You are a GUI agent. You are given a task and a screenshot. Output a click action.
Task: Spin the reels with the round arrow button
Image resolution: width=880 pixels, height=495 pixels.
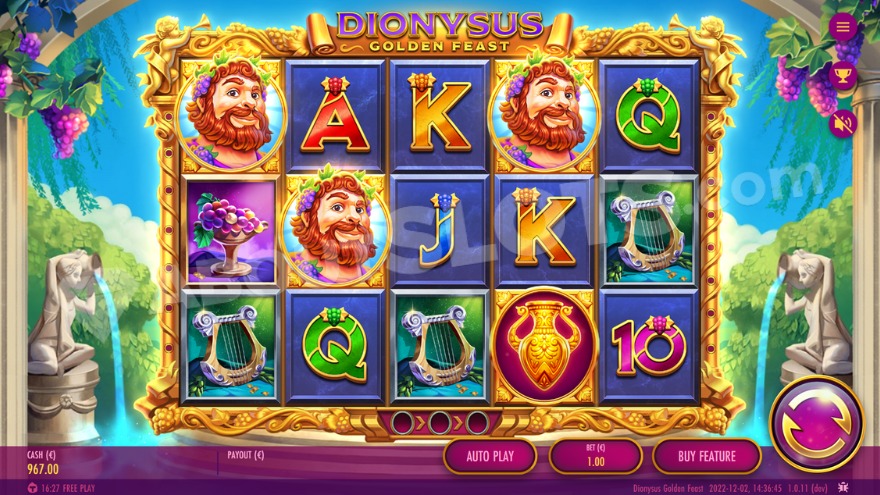point(816,424)
